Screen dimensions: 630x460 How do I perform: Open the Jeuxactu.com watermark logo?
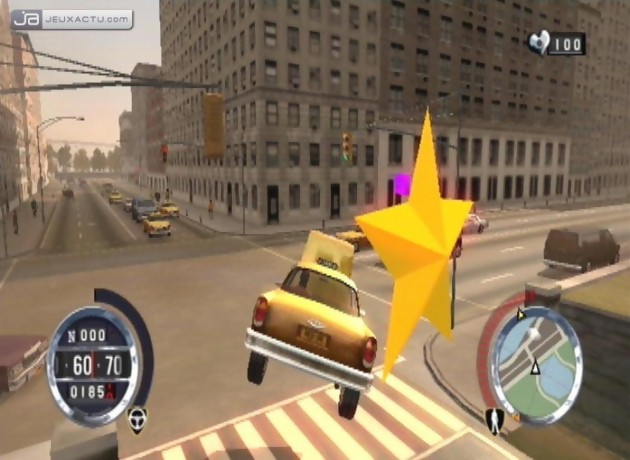pyautogui.click(x=72, y=19)
